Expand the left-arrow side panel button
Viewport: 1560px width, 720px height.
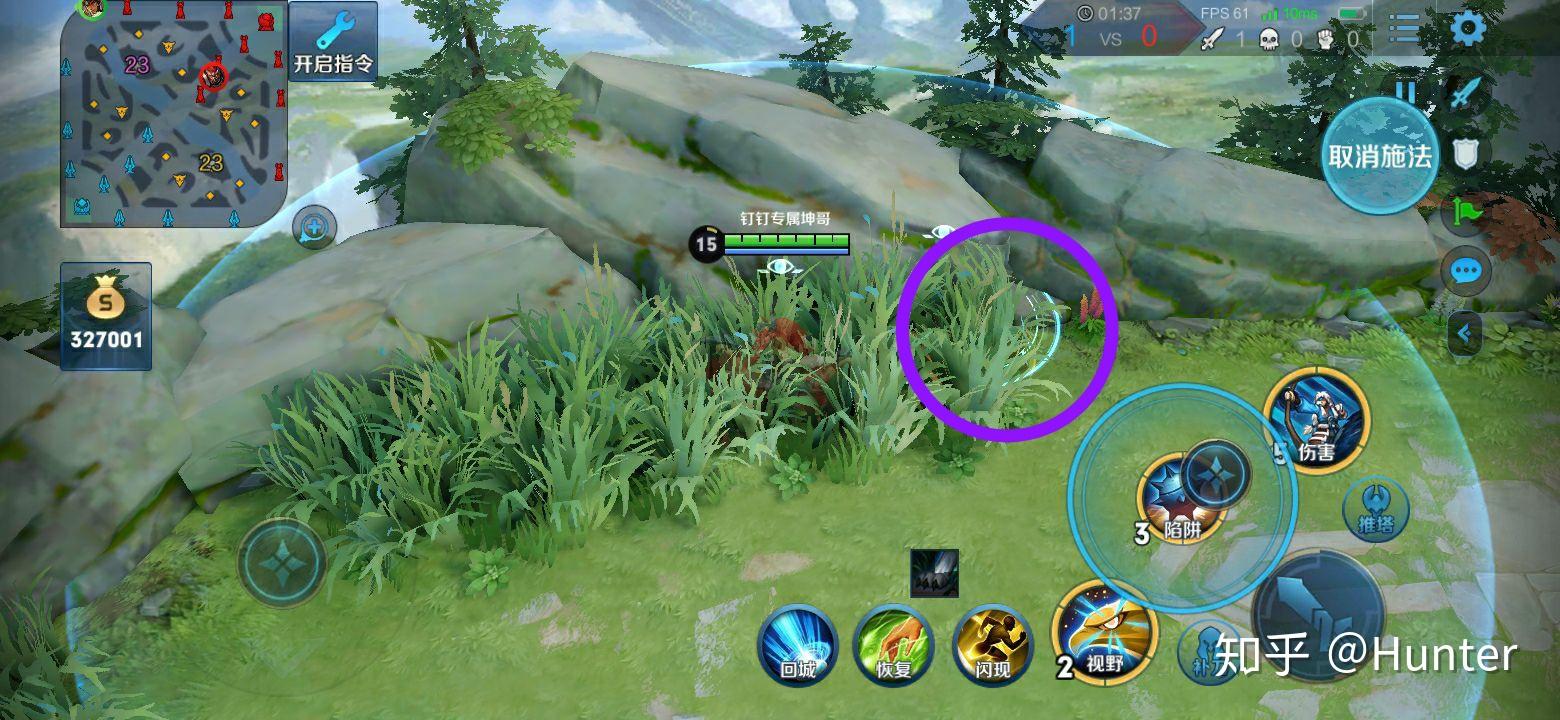1466,334
